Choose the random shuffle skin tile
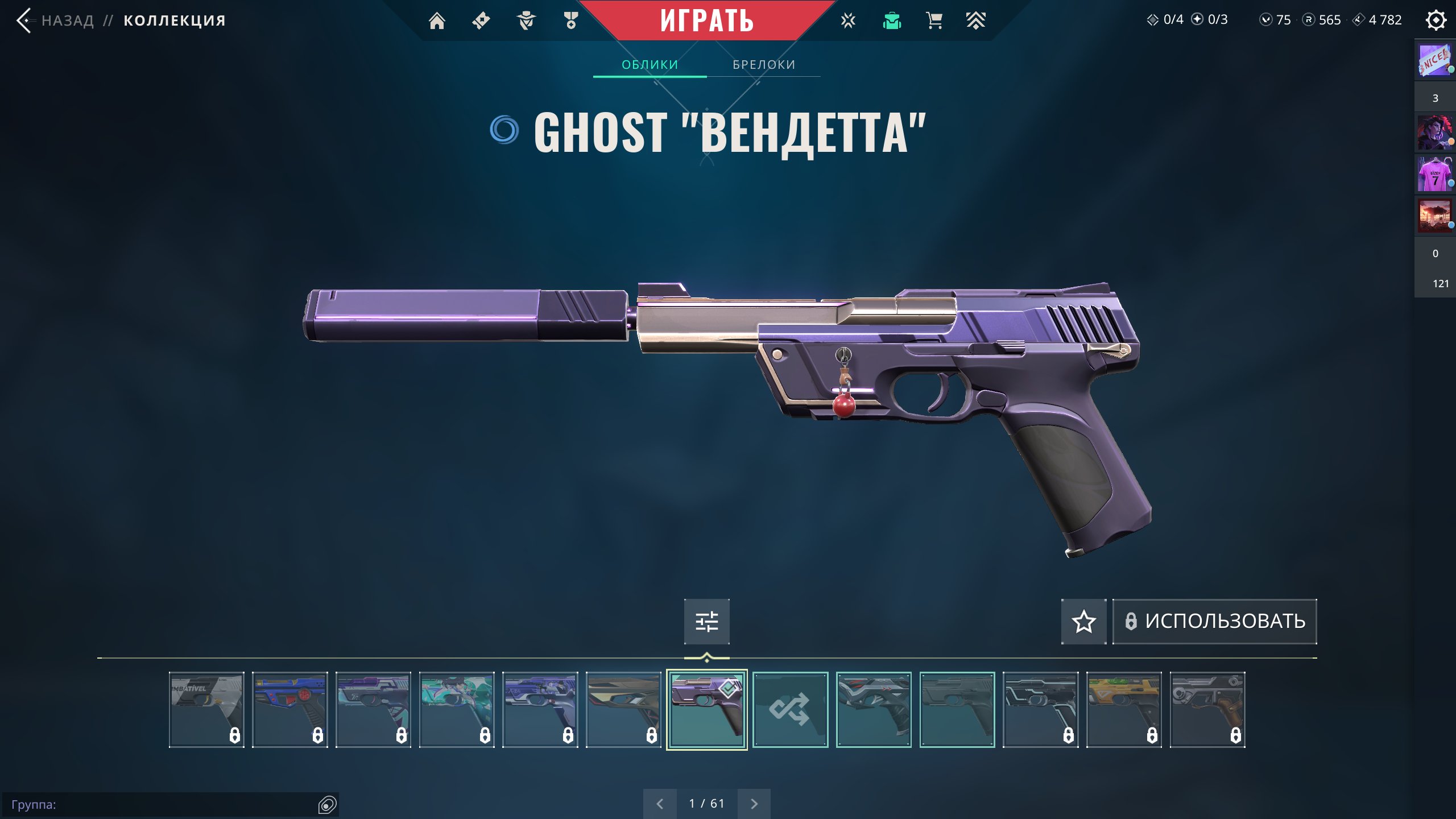 [790, 709]
